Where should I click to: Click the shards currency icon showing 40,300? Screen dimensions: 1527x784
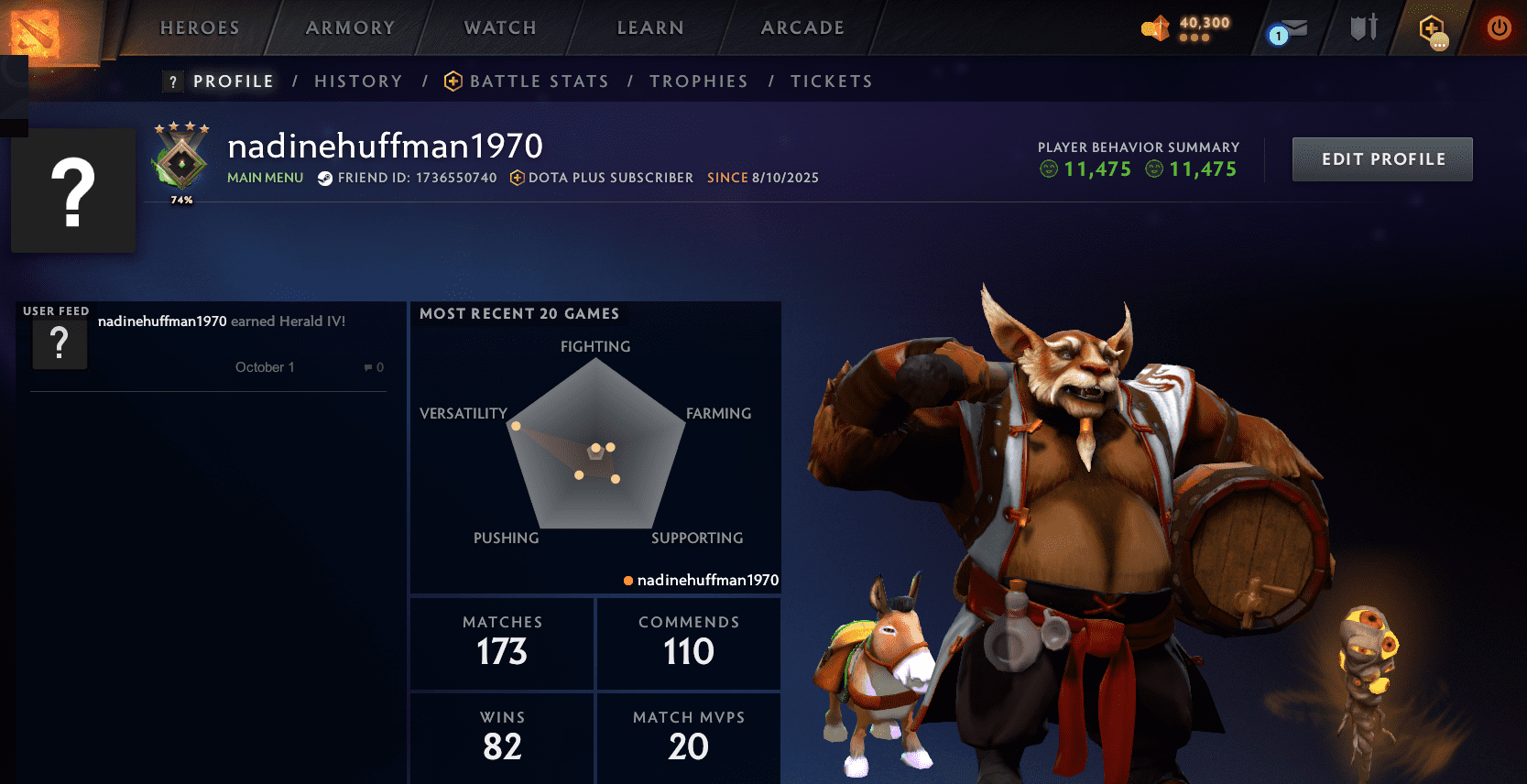click(x=1154, y=27)
